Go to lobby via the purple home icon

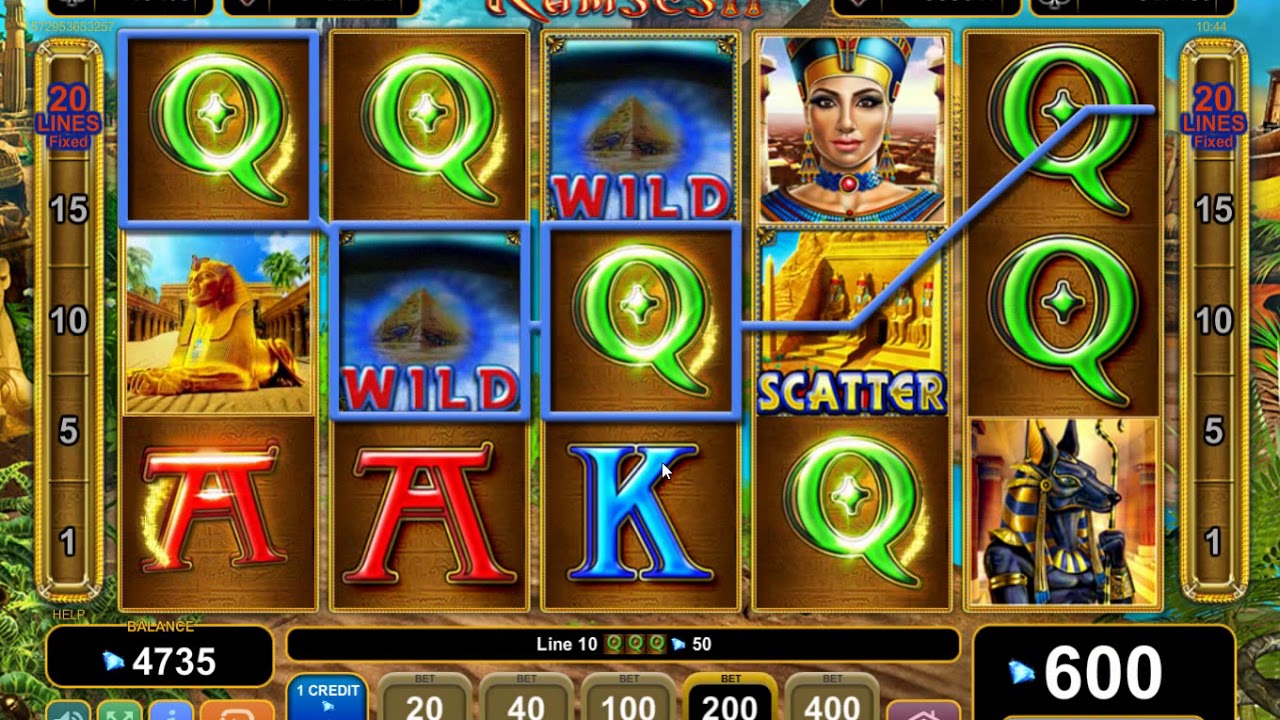[923, 711]
